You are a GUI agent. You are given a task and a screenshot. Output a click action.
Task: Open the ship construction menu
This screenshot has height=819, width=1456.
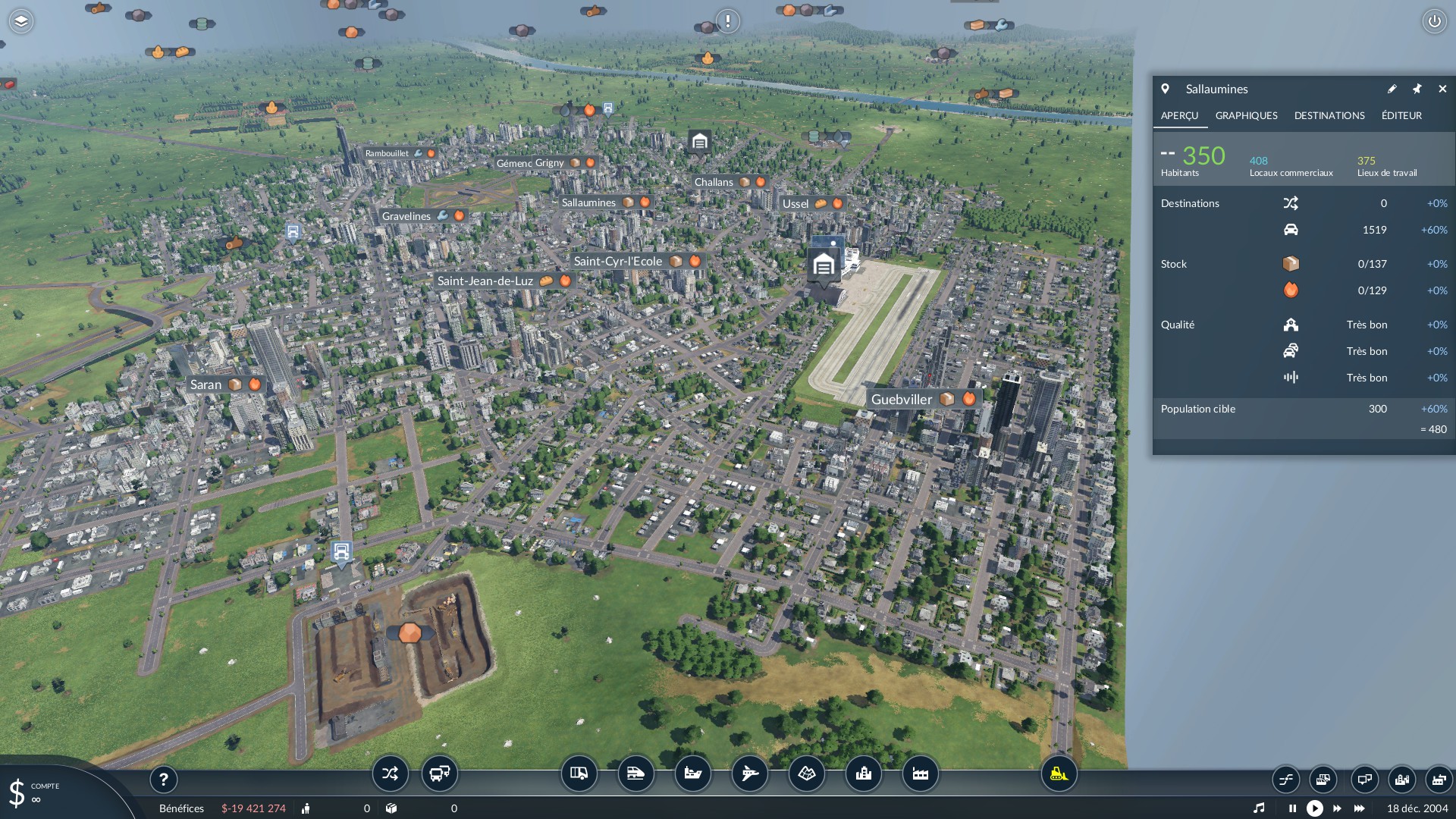[692, 773]
